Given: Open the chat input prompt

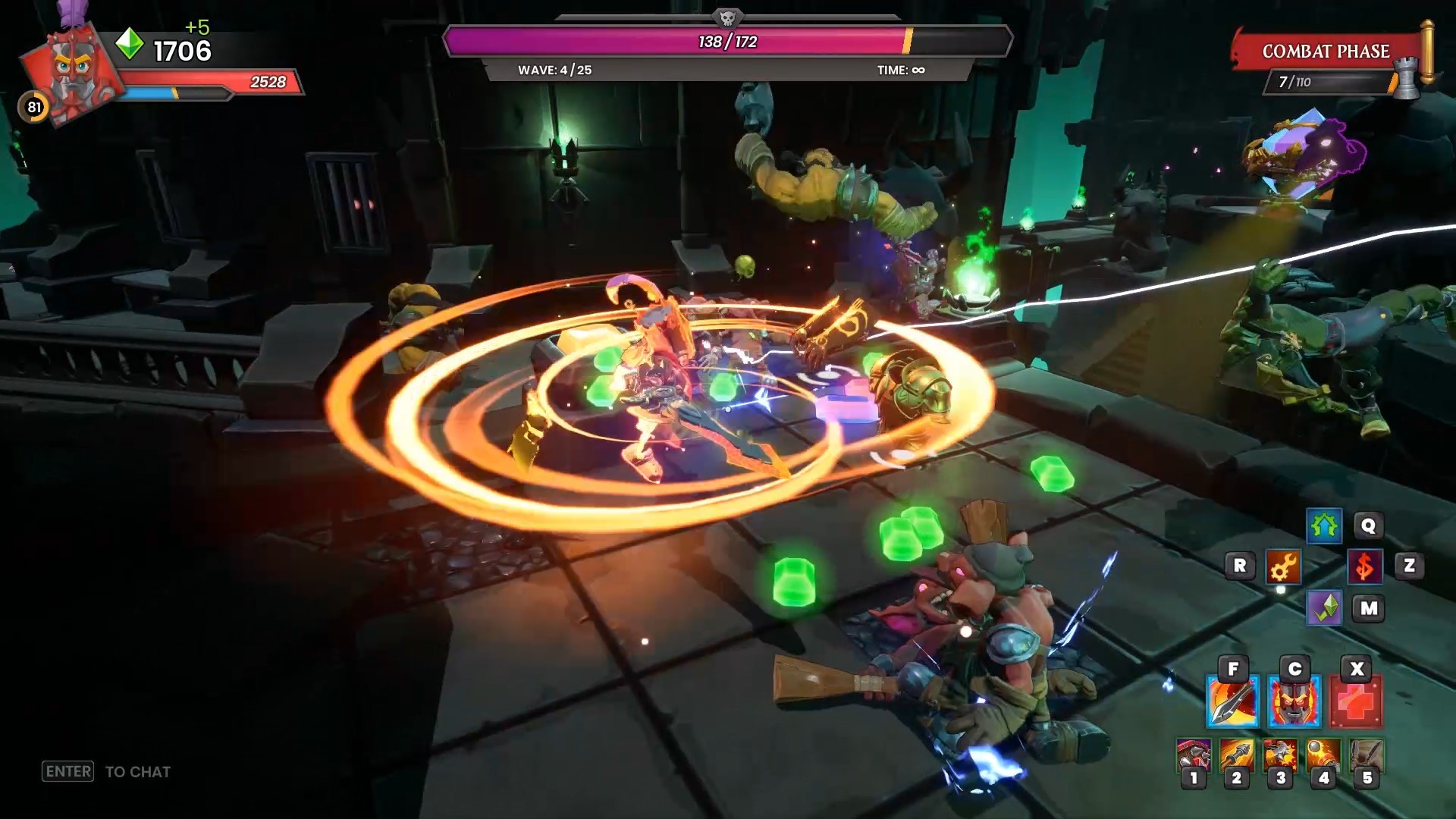Looking at the screenshot, I should click(106, 772).
